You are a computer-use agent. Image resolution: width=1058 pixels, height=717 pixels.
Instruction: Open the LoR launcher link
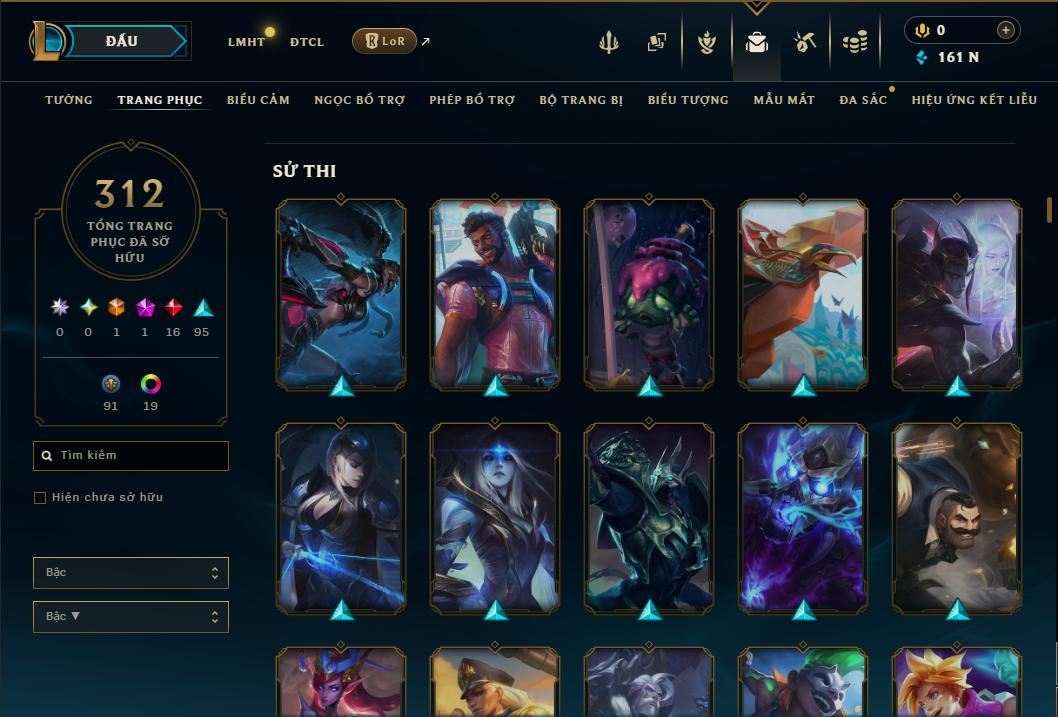point(385,41)
